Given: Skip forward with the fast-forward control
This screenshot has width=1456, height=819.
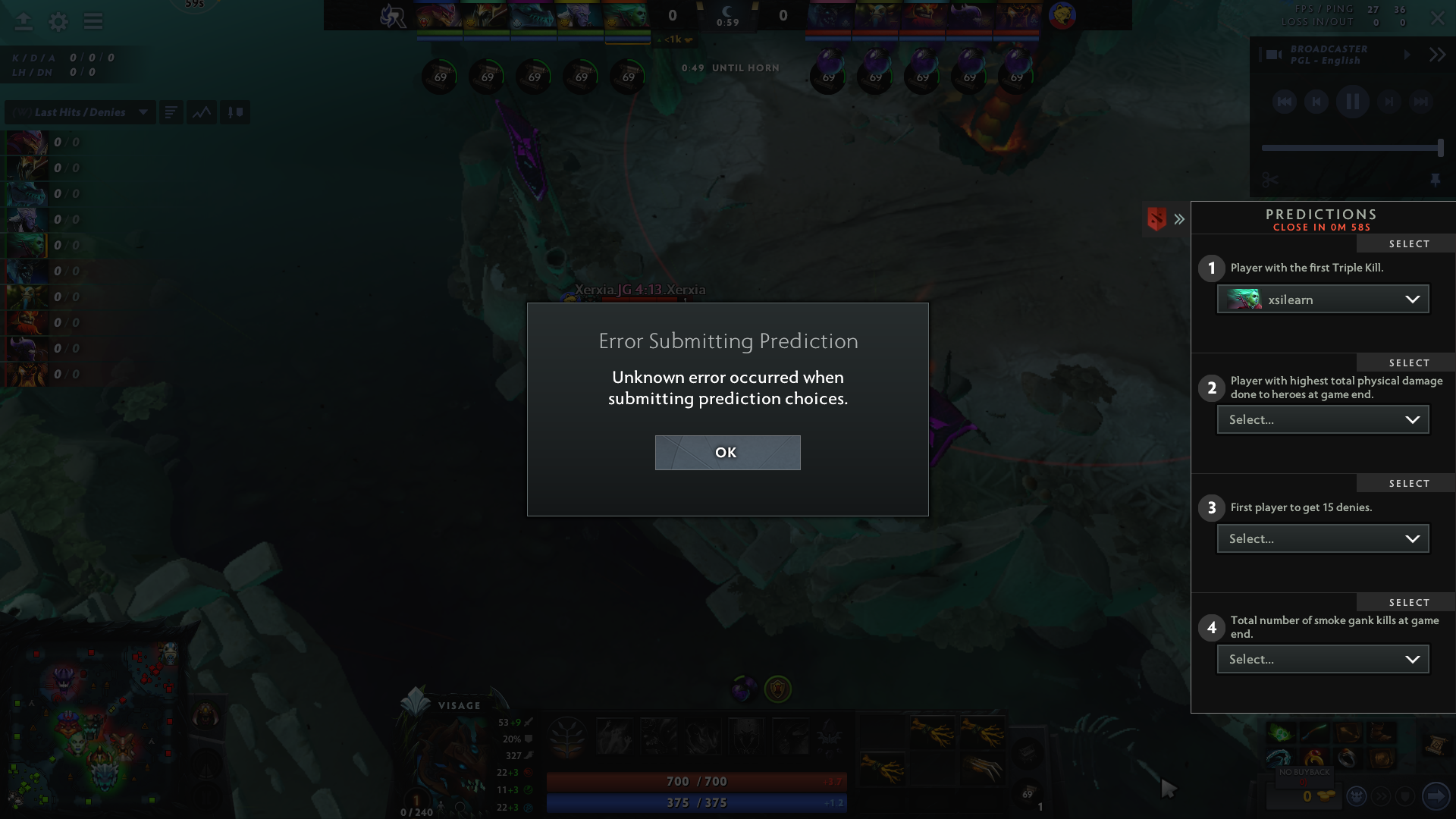Looking at the screenshot, I should pos(1420,102).
